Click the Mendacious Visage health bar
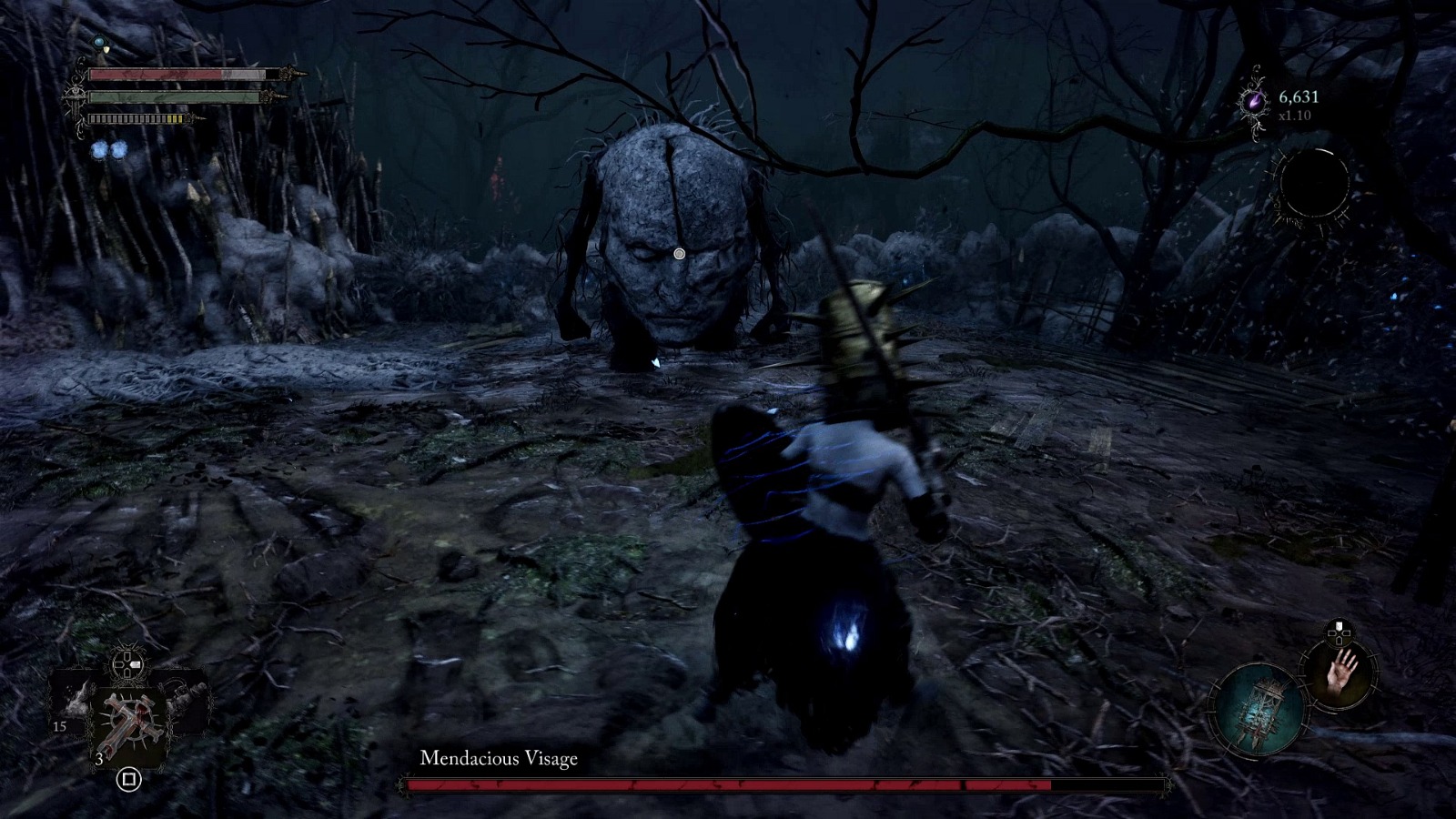This screenshot has width=1456, height=819. (x=783, y=781)
